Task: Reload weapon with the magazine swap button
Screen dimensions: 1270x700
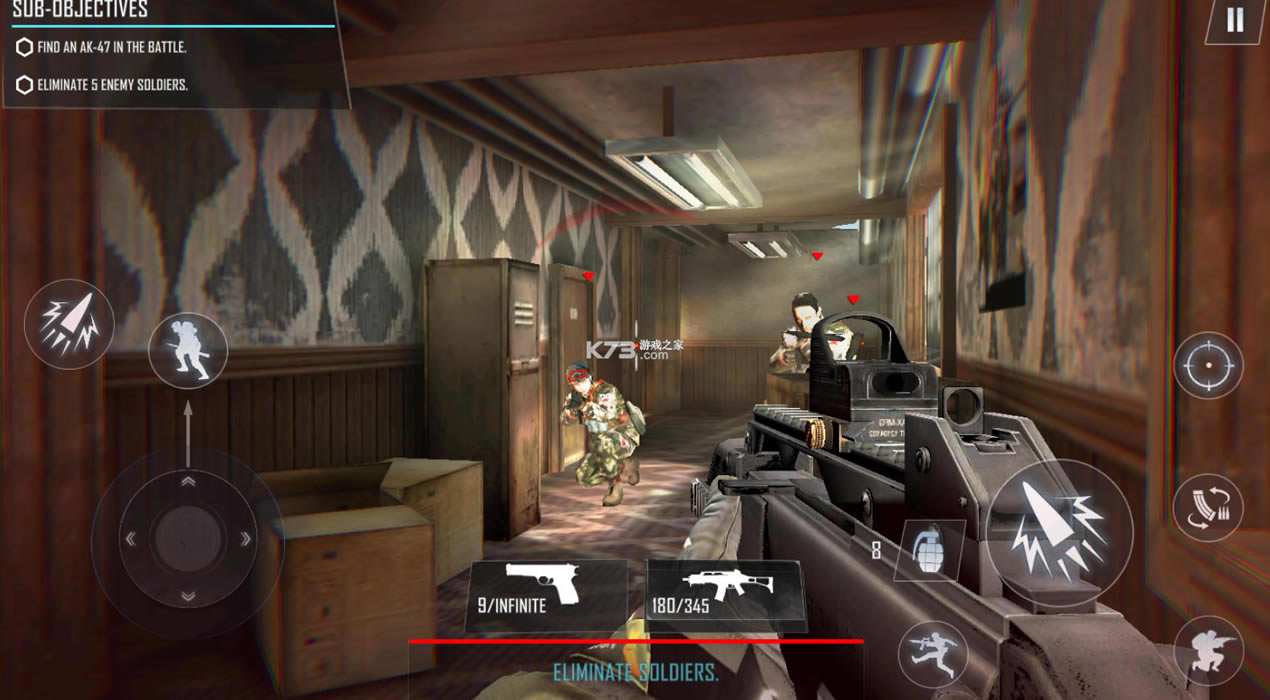Action: (x=1207, y=508)
